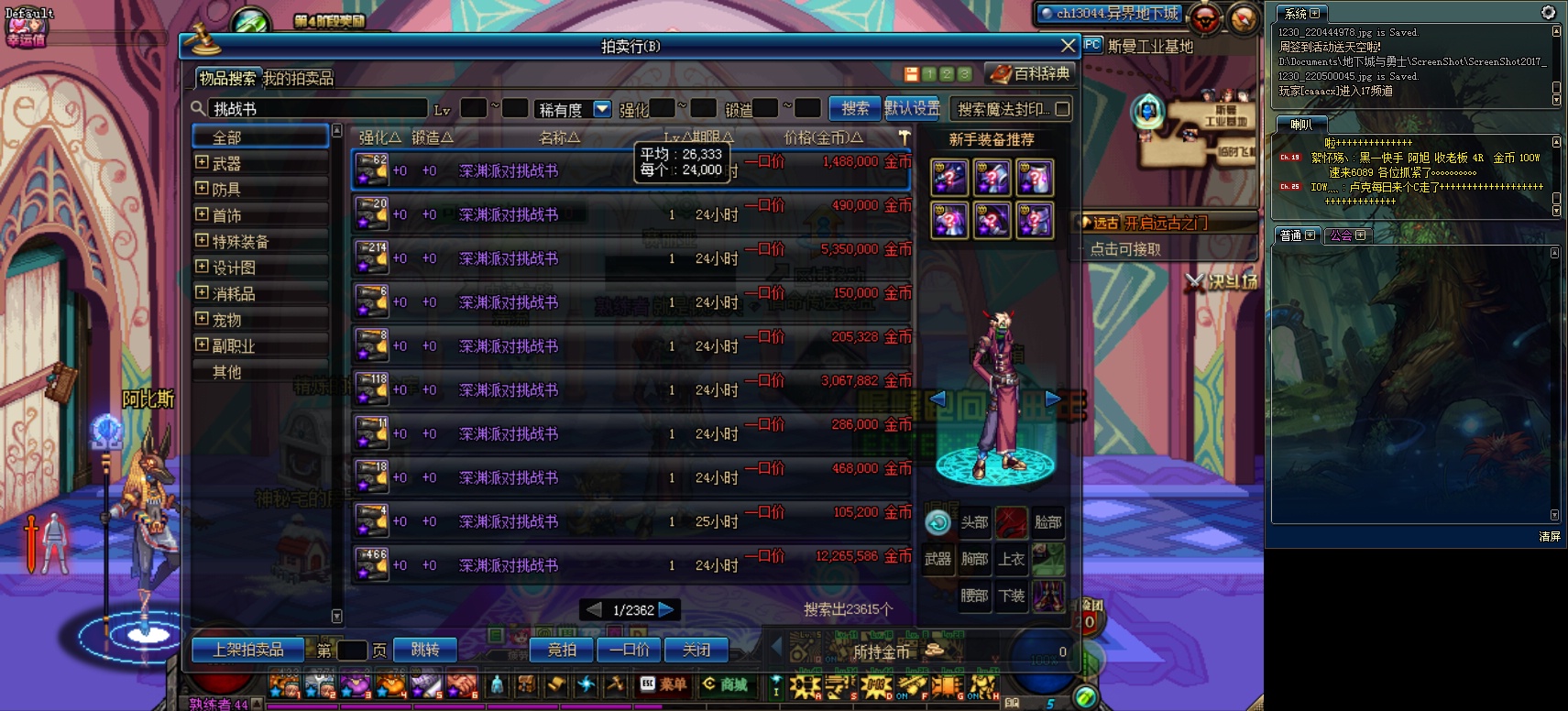Click 清屏 to clear the chat
1568x711 pixels.
(x=1549, y=537)
